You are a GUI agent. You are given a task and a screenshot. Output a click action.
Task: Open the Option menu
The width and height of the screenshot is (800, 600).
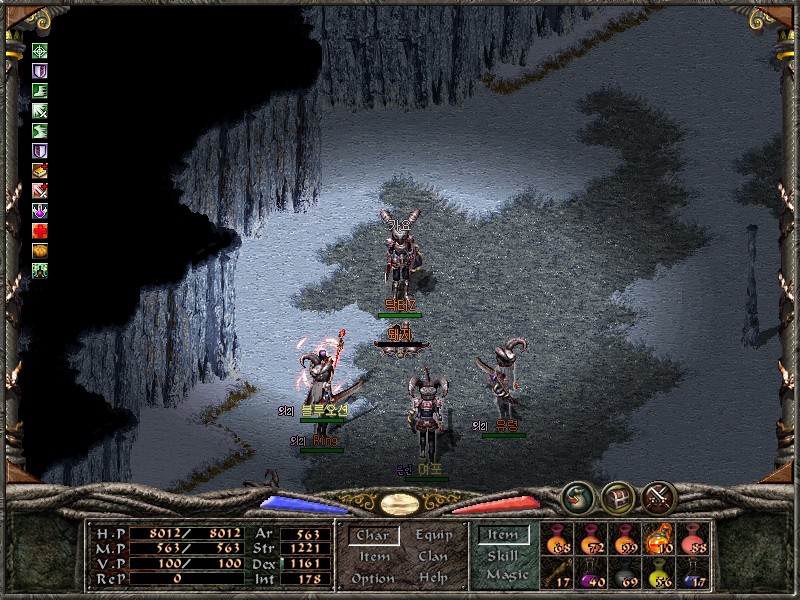point(372,579)
